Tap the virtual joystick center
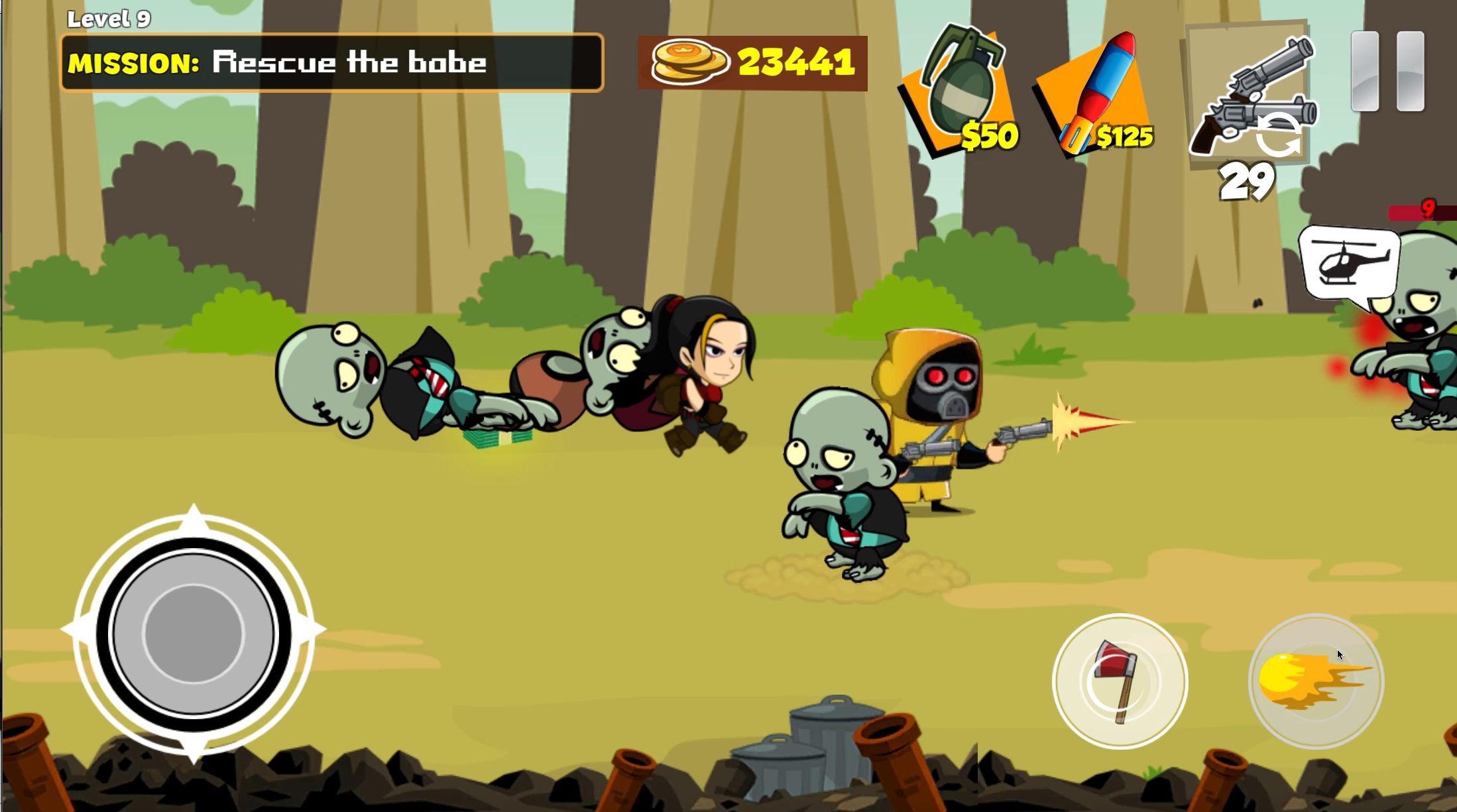The image size is (1457, 812). coord(193,632)
